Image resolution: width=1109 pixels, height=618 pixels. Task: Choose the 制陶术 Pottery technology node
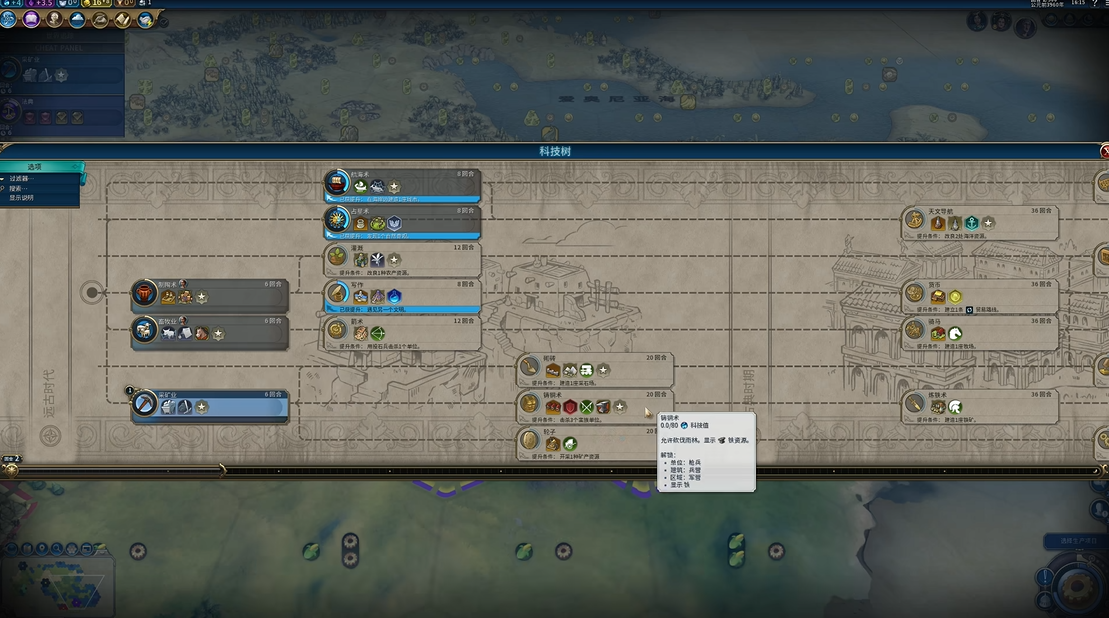(211, 295)
